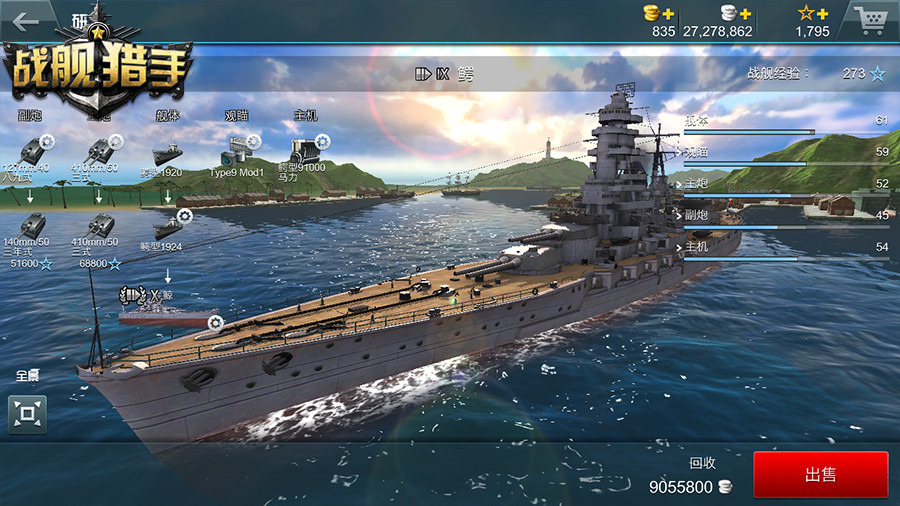The height and width of the screenshot is (506, 900).
Task: Open the shopping cart store
Action: [870, 20]
